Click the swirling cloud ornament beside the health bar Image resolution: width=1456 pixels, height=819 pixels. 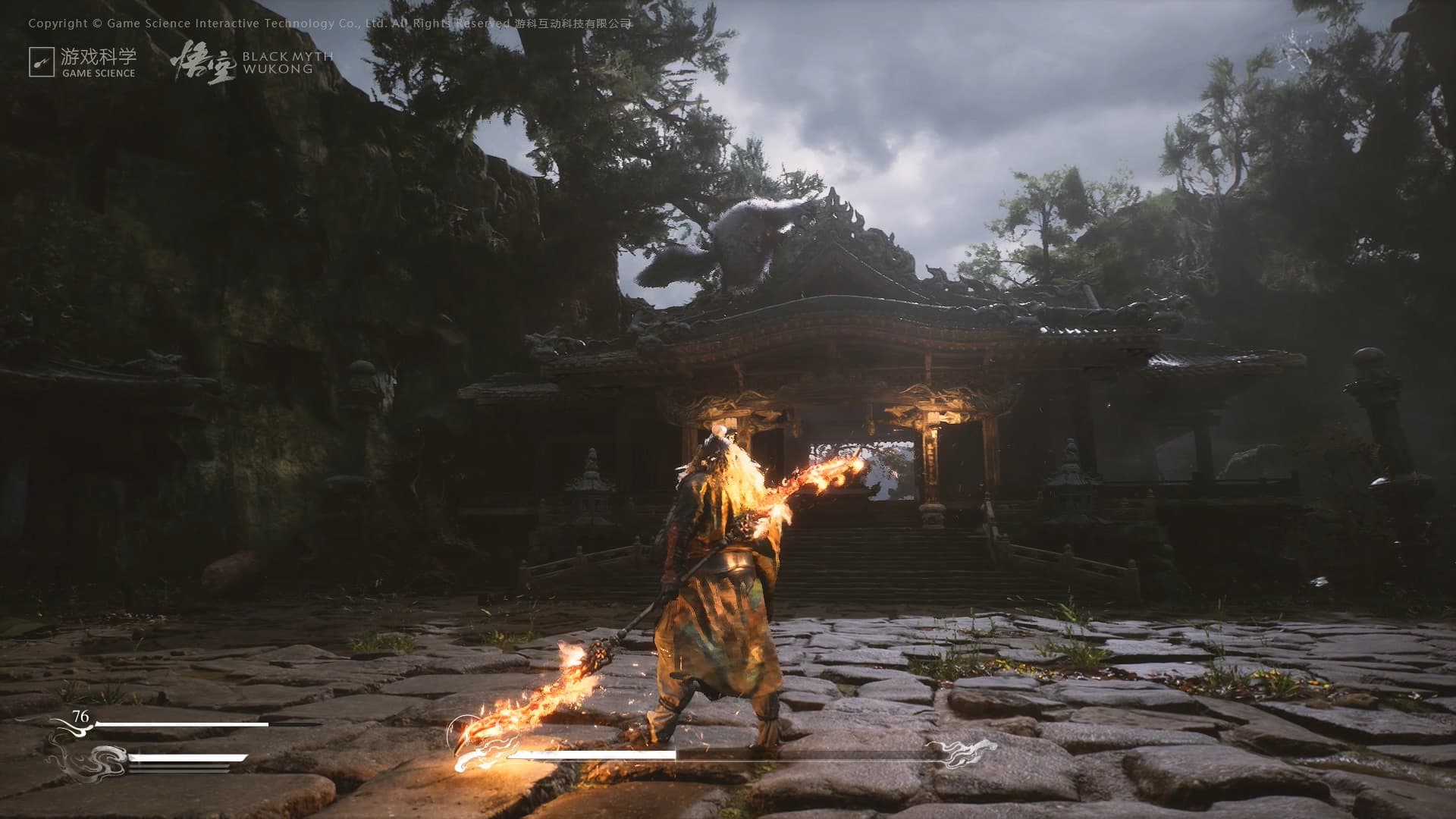(76, 730)
